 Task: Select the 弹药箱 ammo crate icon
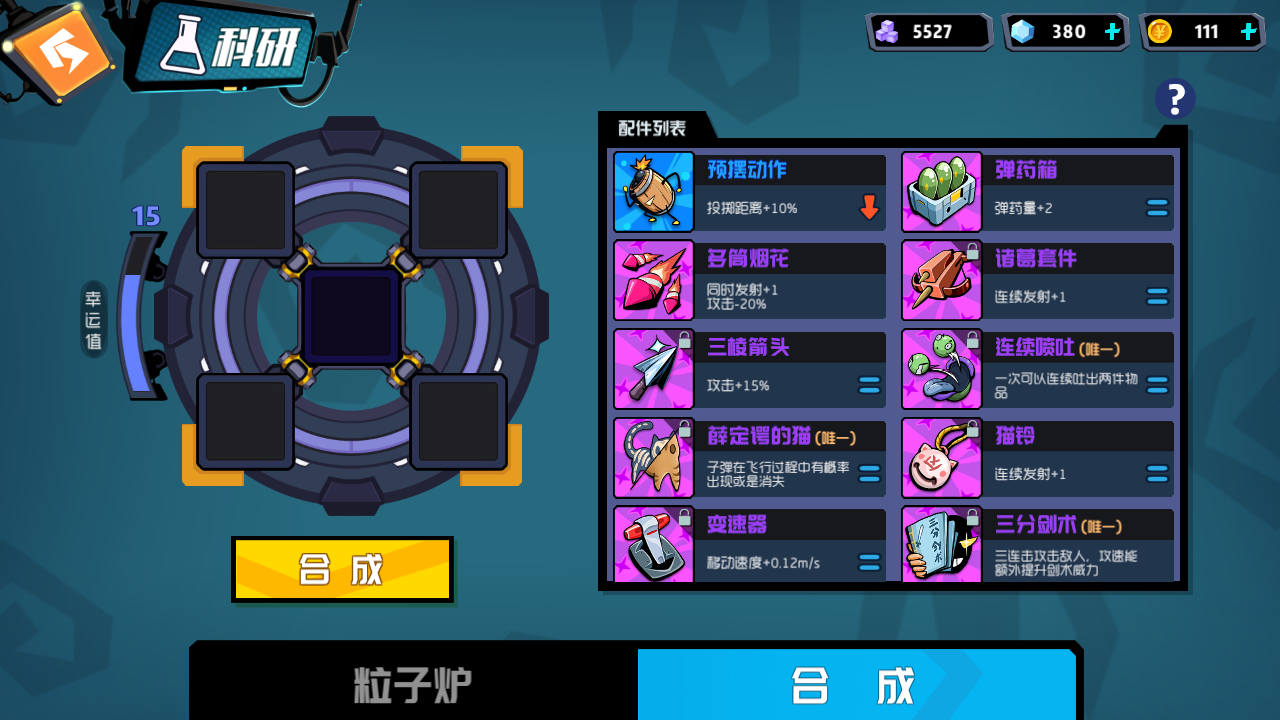(941, 190)
